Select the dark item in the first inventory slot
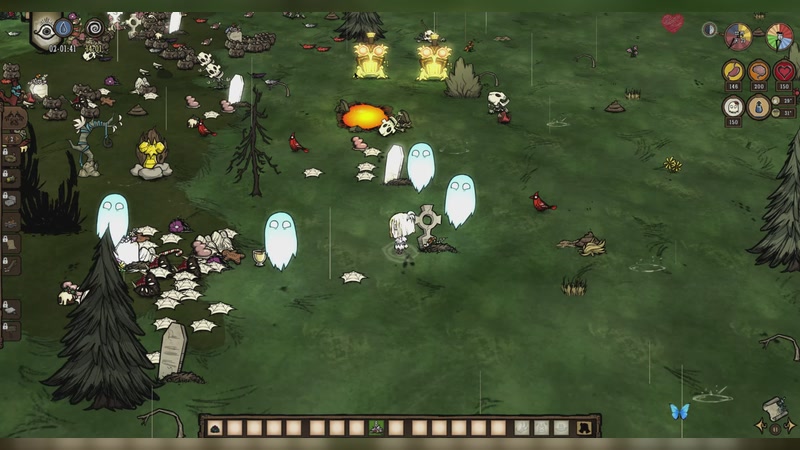 click(215, 428)
